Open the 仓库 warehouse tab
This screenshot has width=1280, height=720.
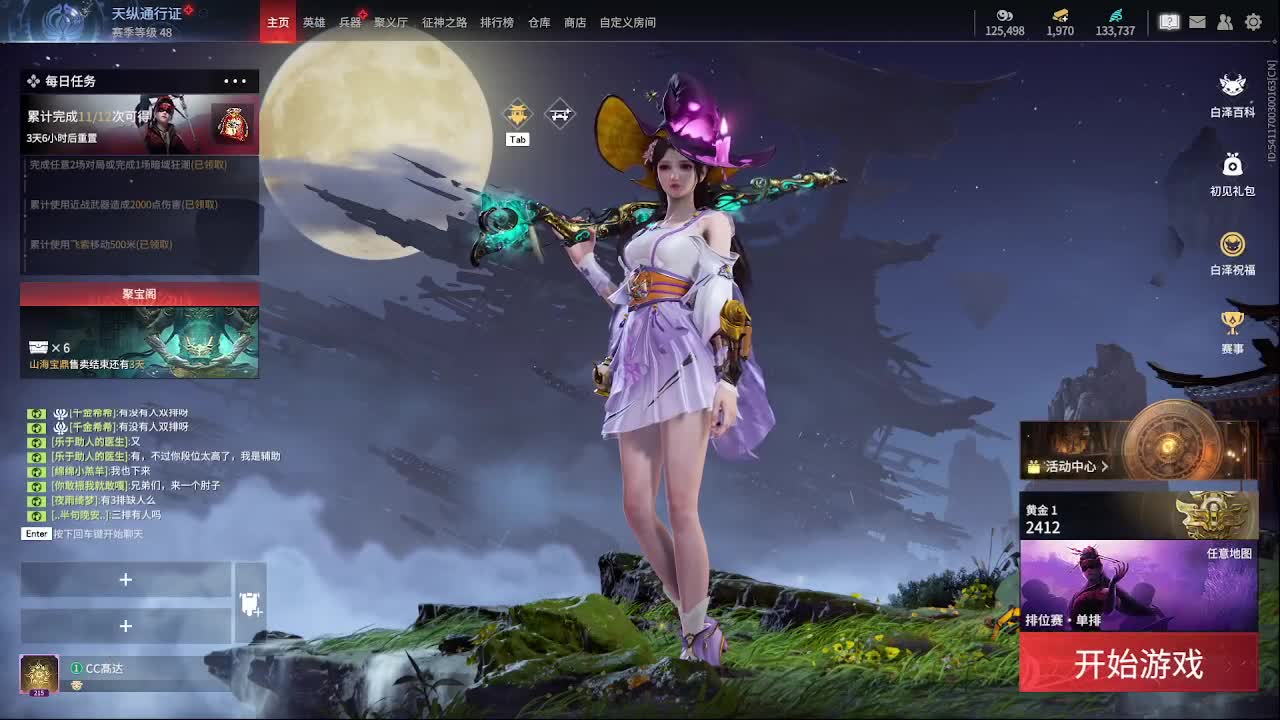click(x=539, y=21)
